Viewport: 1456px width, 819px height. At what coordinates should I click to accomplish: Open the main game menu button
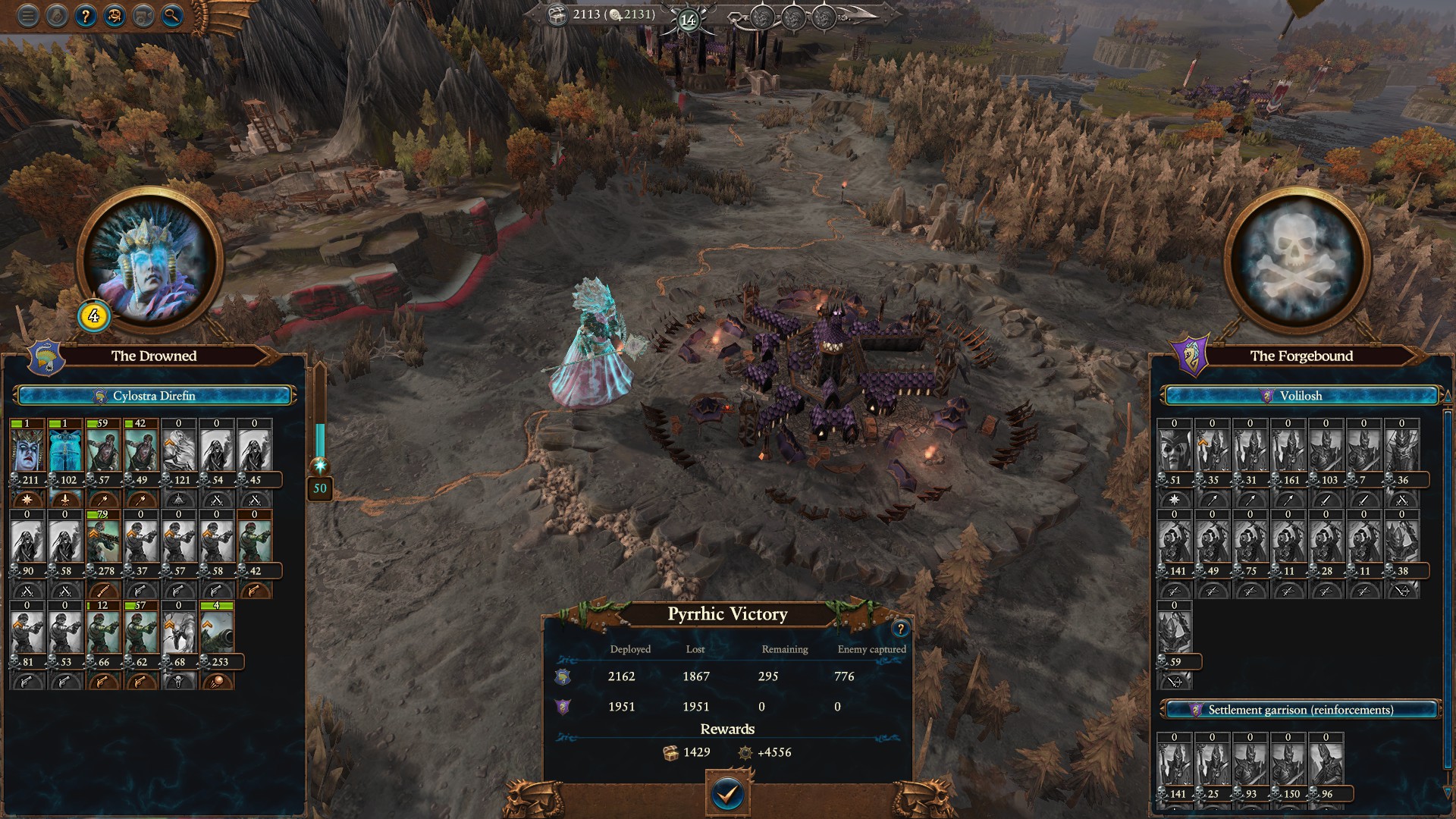(28, 16)
